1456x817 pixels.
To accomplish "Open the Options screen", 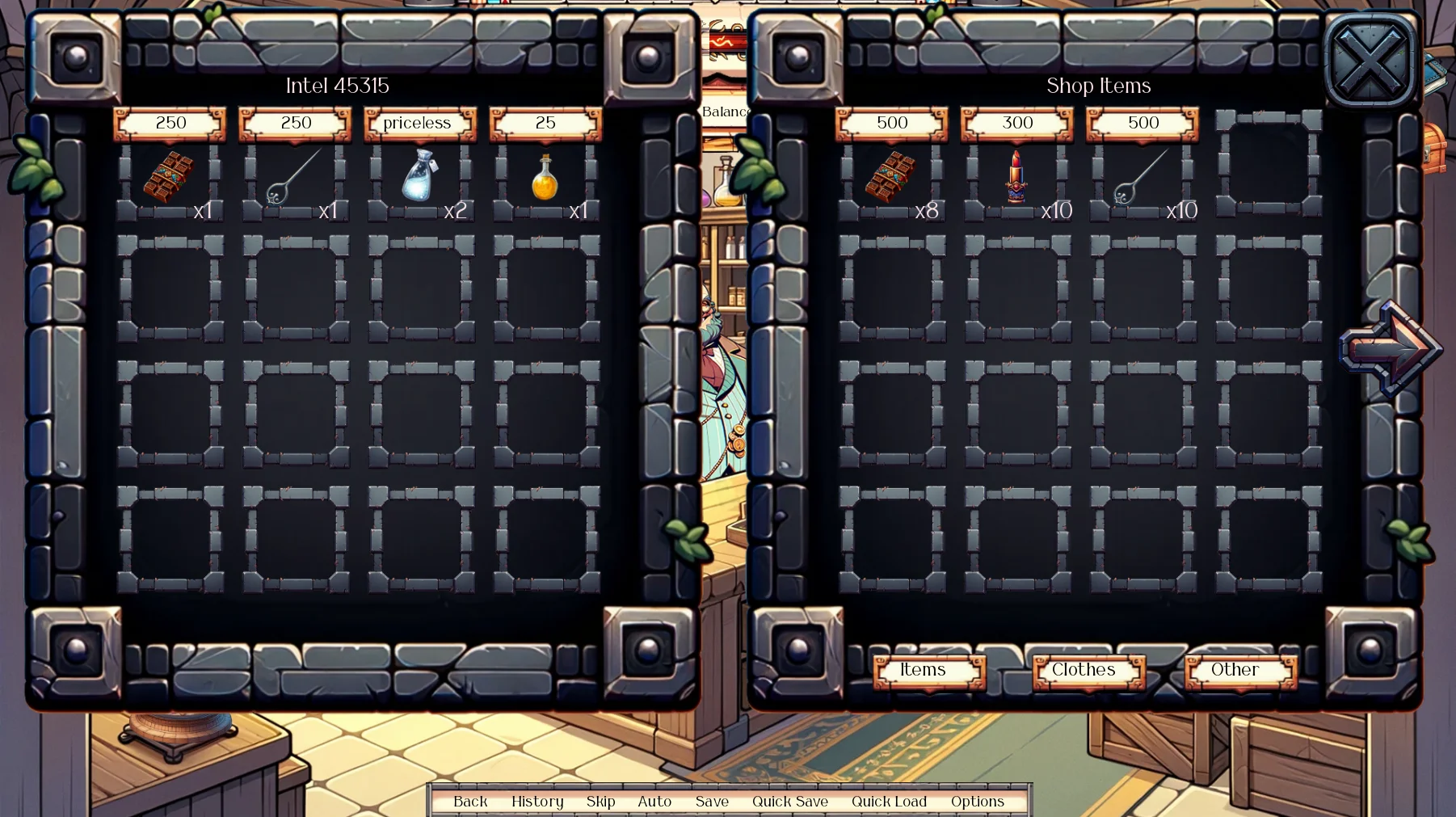I will pyautogui.click(x=977, y=802).
